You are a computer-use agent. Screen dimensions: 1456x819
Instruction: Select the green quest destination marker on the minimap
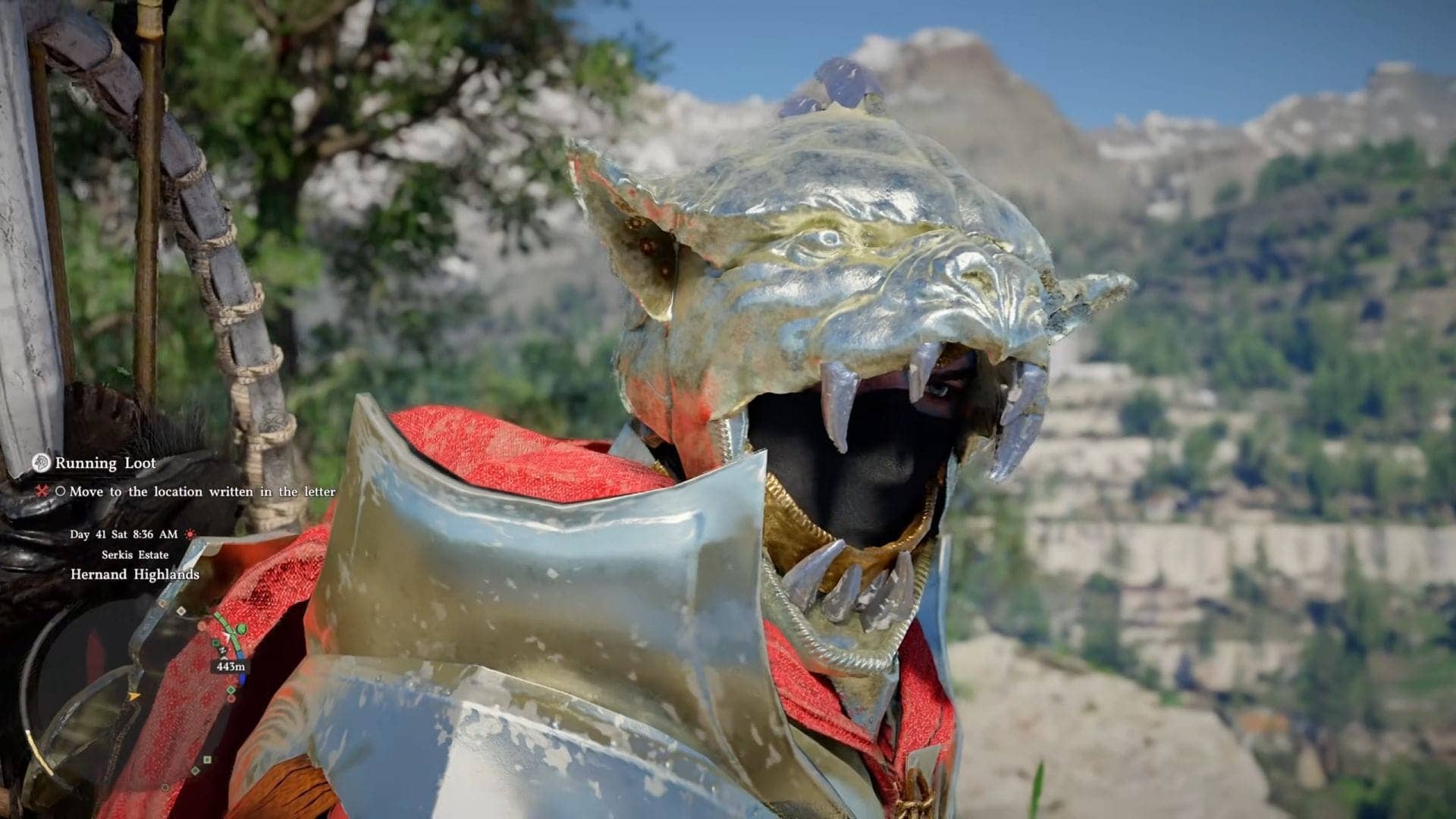[242, 629]
